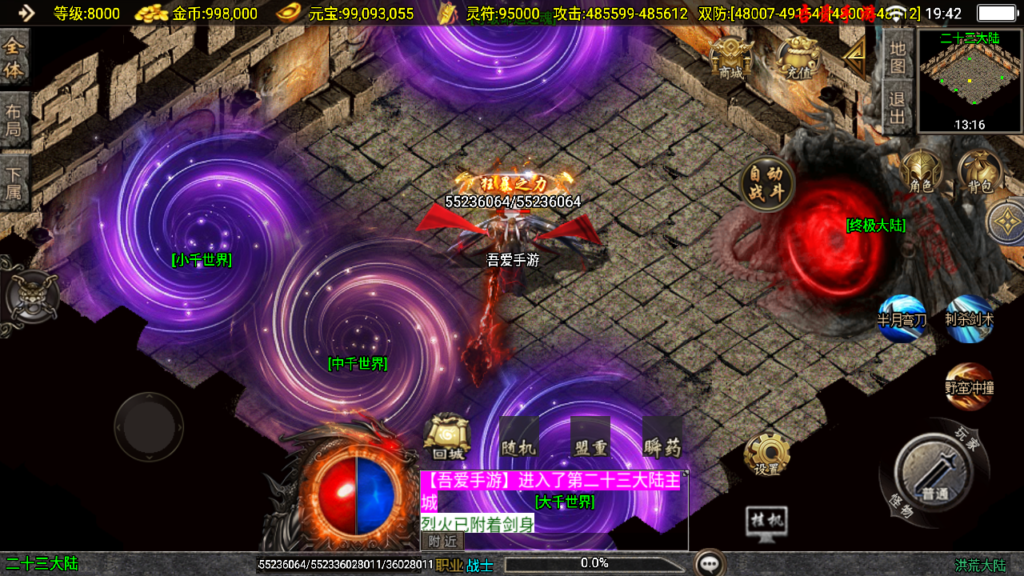Open the 背包 backpack
The height and width of the screenshot is (576, 1024).
point(979,171)
